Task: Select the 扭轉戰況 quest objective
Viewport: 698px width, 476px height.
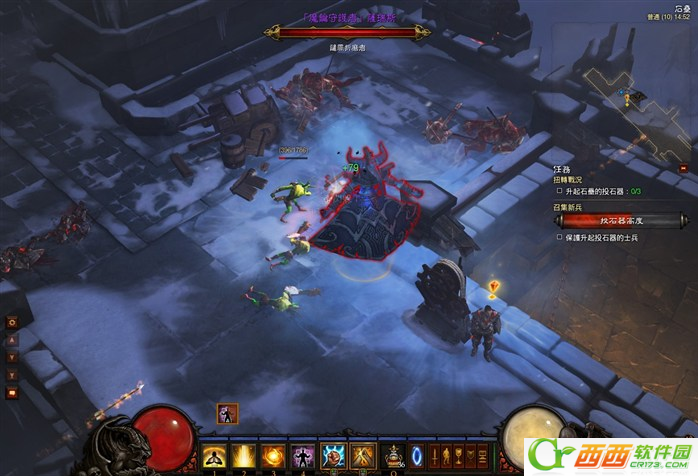Action: tap(569, 178)
